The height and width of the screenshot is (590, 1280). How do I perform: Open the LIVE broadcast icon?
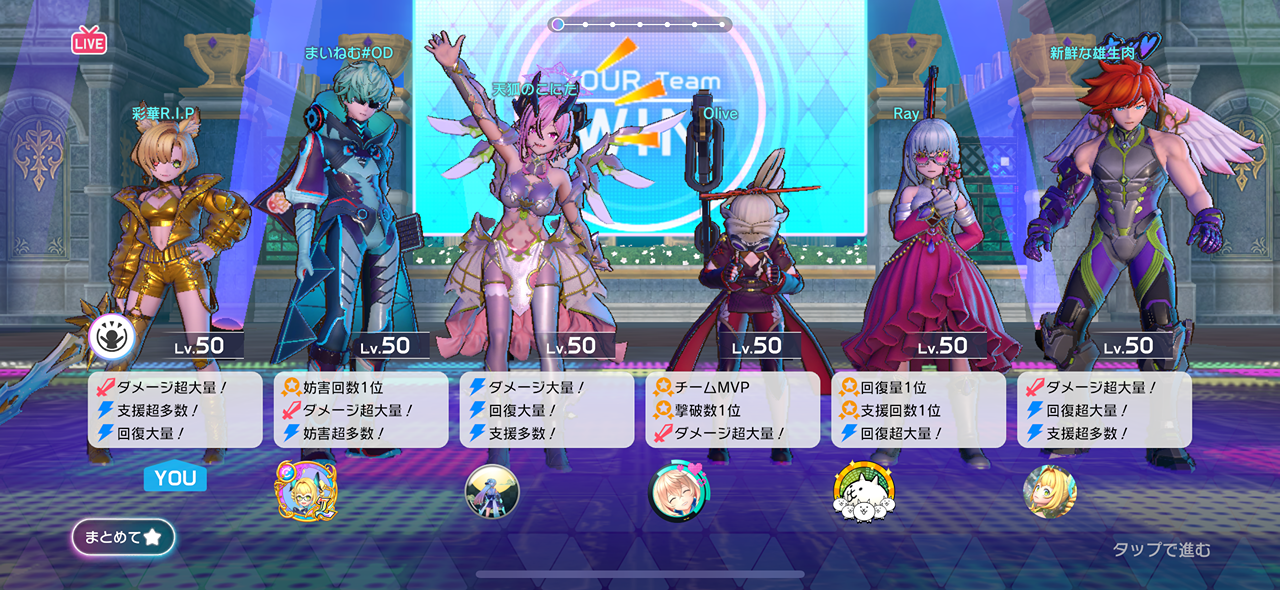pyautogui.click(x=89, y=41)
